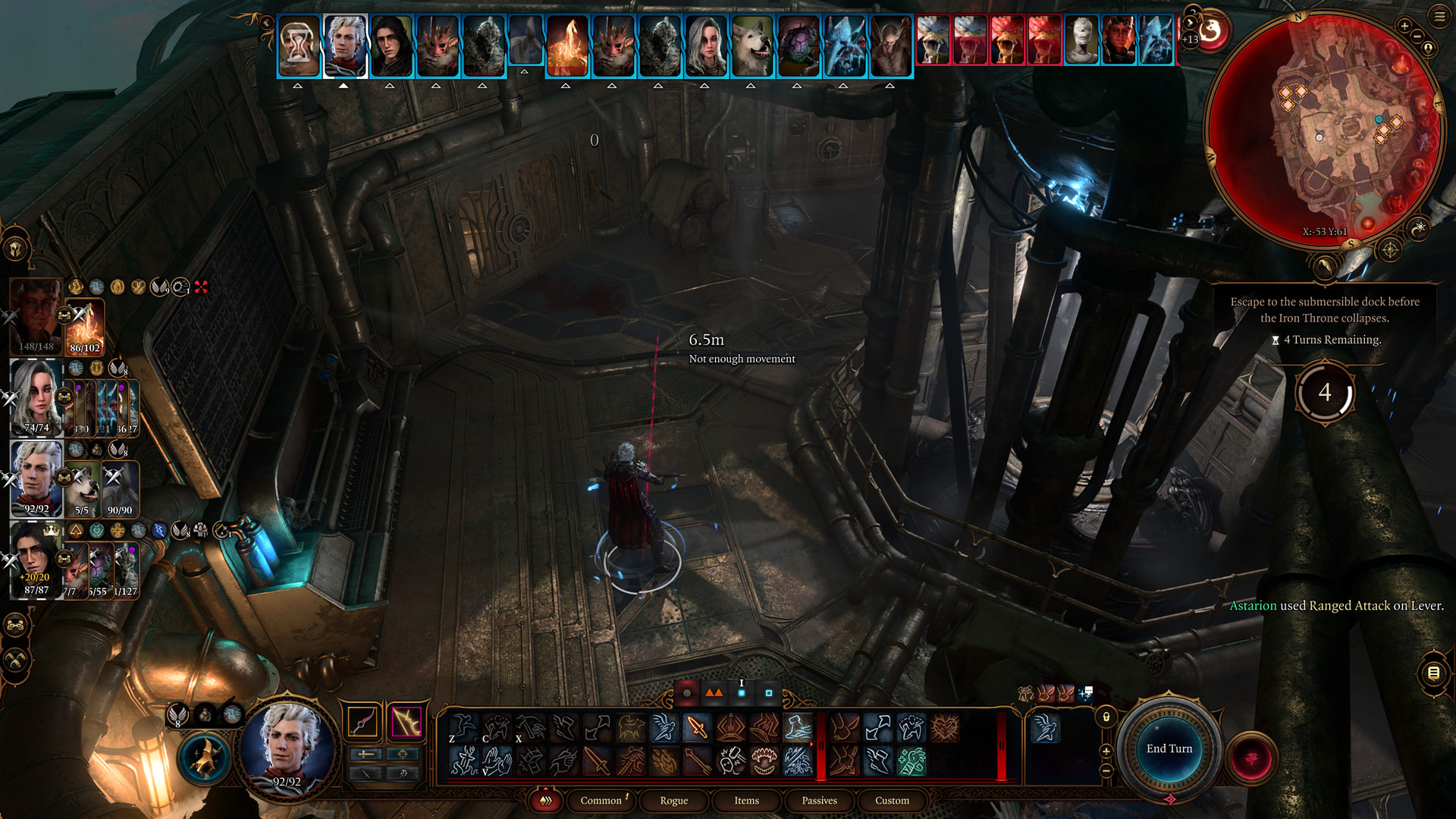Click the white dog summon portrait
1456x819 pixels.
click(83, 487)
